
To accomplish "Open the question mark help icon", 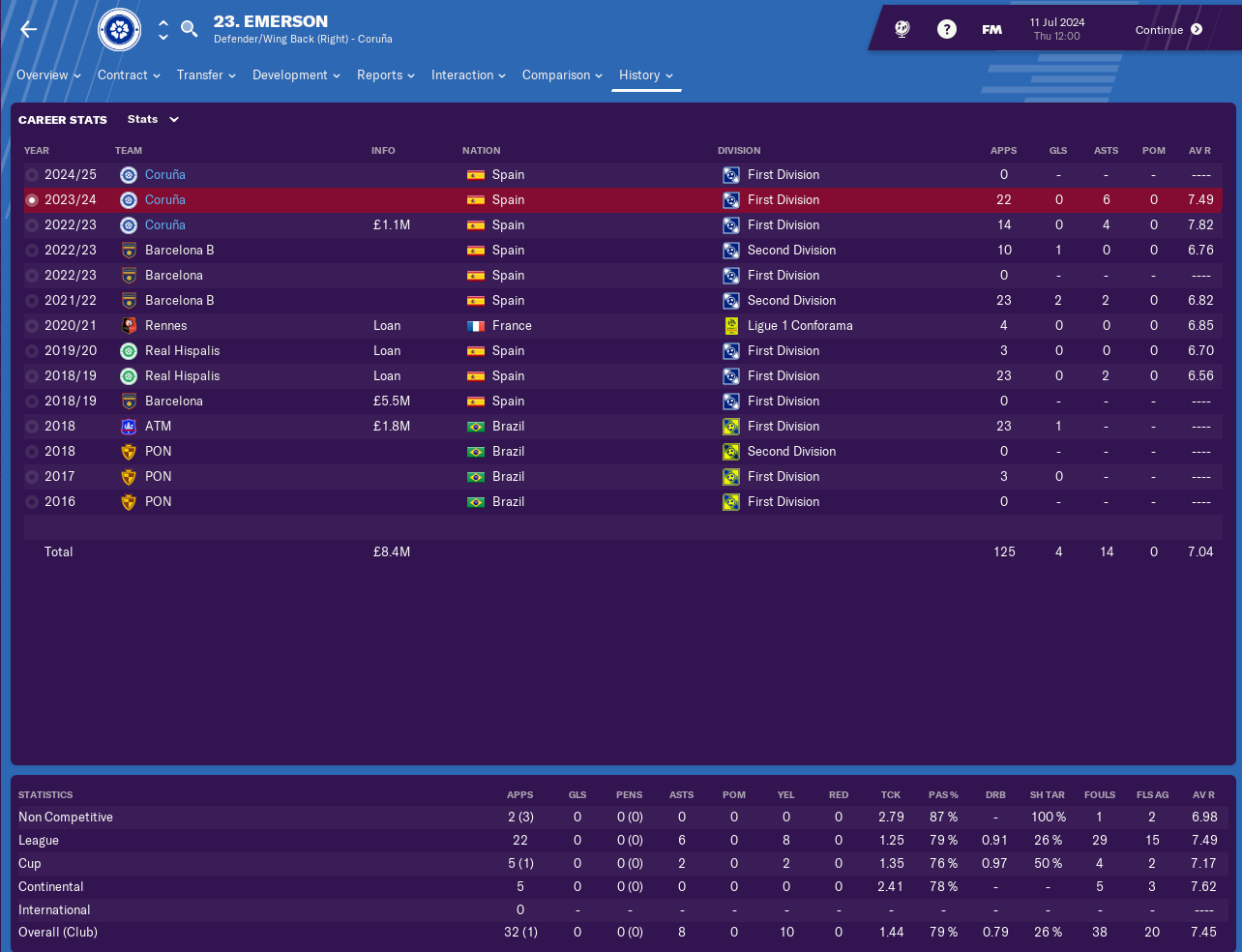I will [947, 29].
